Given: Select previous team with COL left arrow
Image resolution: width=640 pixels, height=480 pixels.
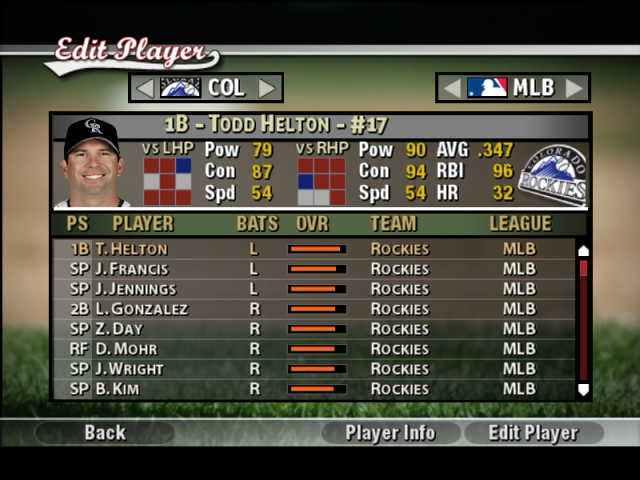Looking at the screenshot, I should (x=145, y=88).
